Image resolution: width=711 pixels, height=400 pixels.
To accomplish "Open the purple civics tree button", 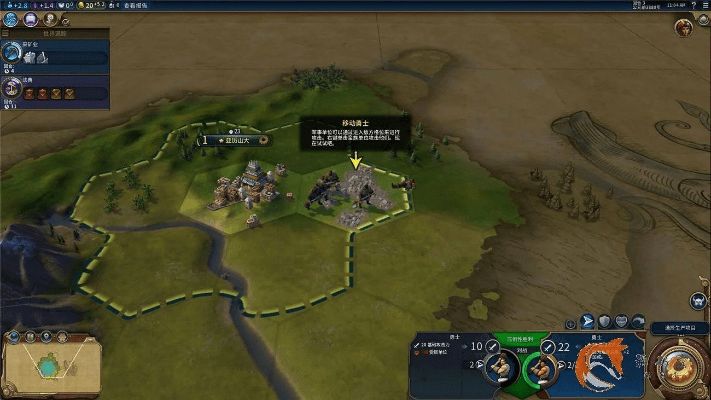I will pyautogui.click(x=30, y=19).
